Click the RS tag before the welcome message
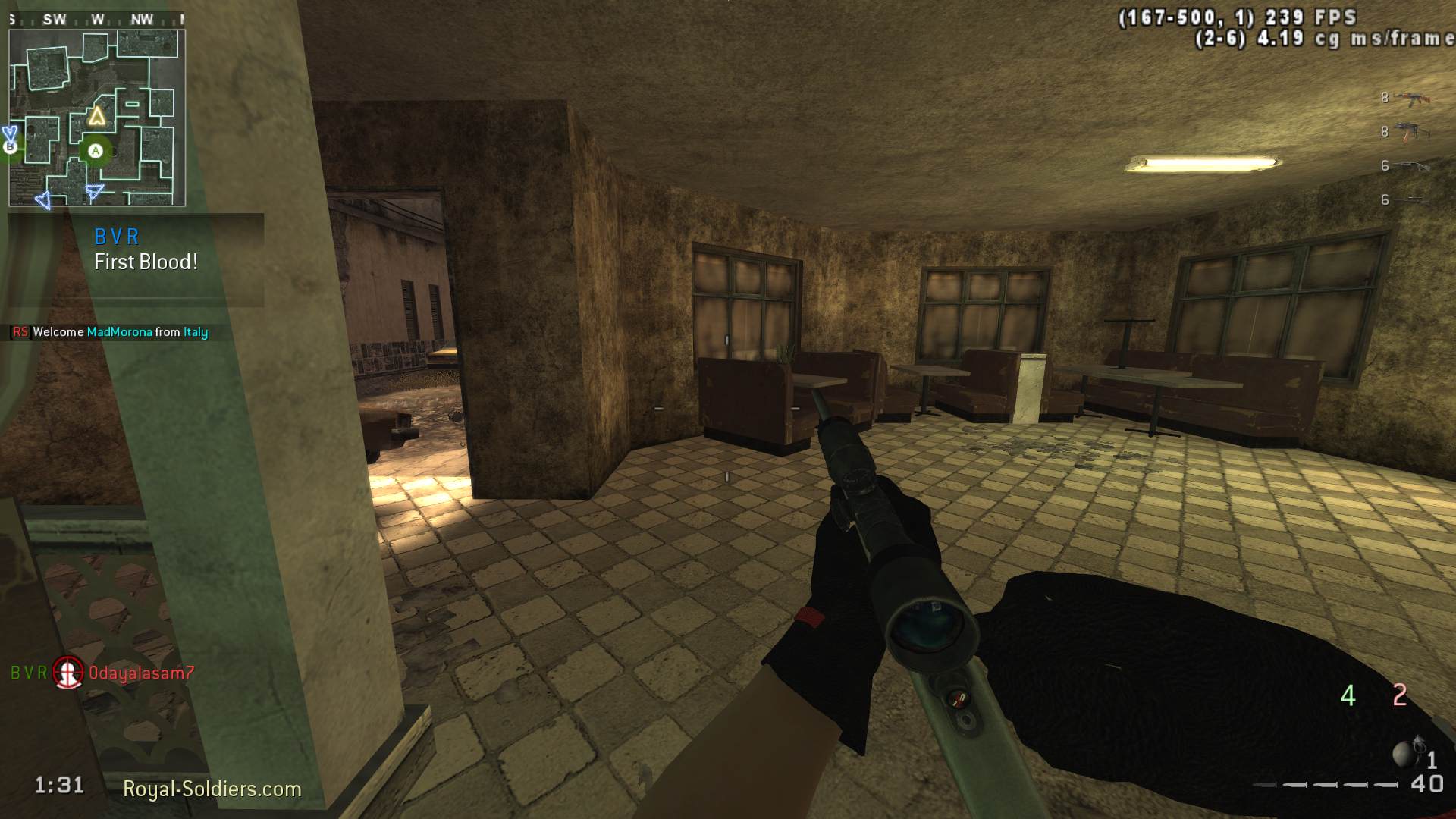The image size is (1456, 819). [20, 331]
